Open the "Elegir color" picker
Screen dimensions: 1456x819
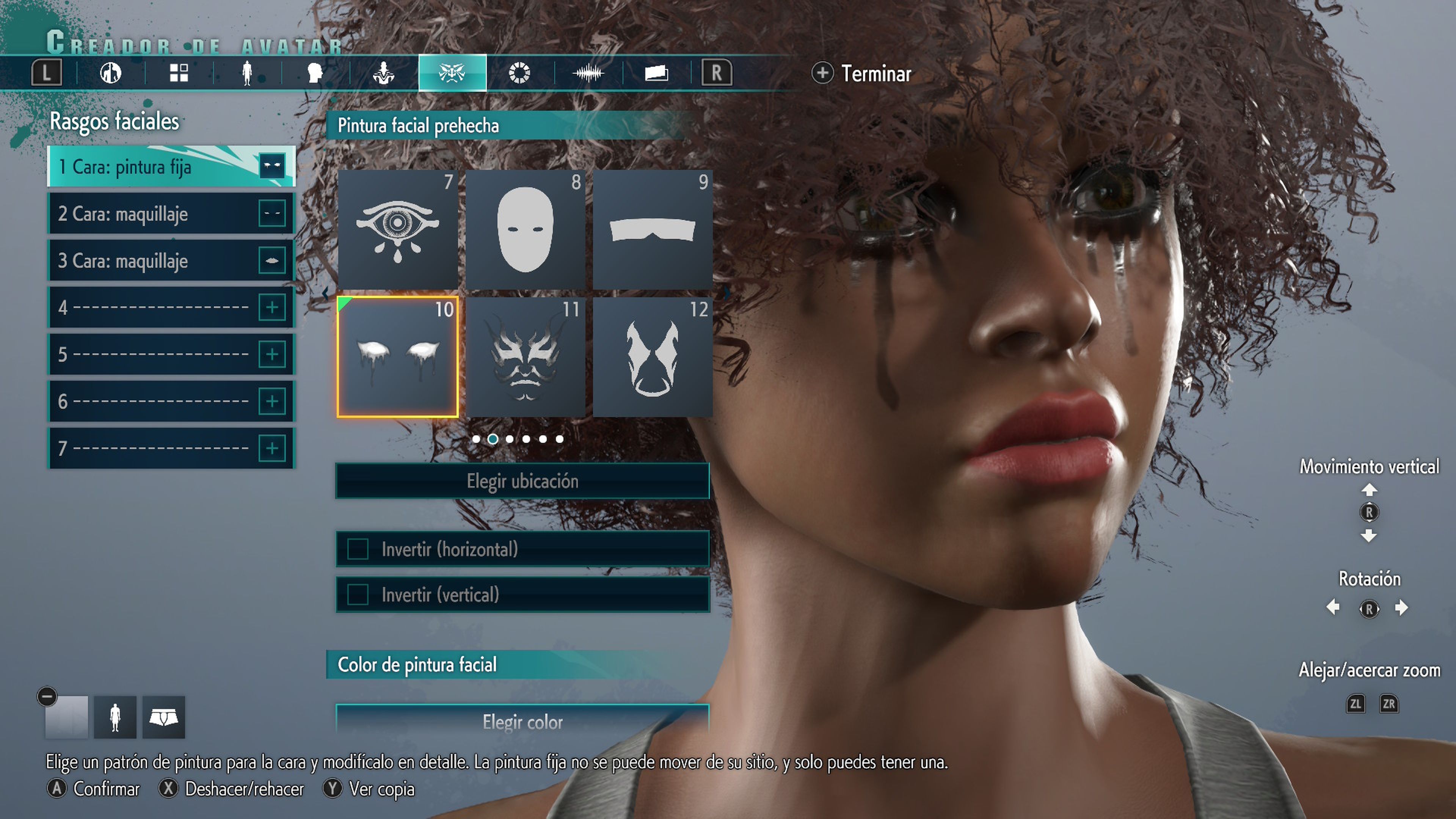coord(522,721)
